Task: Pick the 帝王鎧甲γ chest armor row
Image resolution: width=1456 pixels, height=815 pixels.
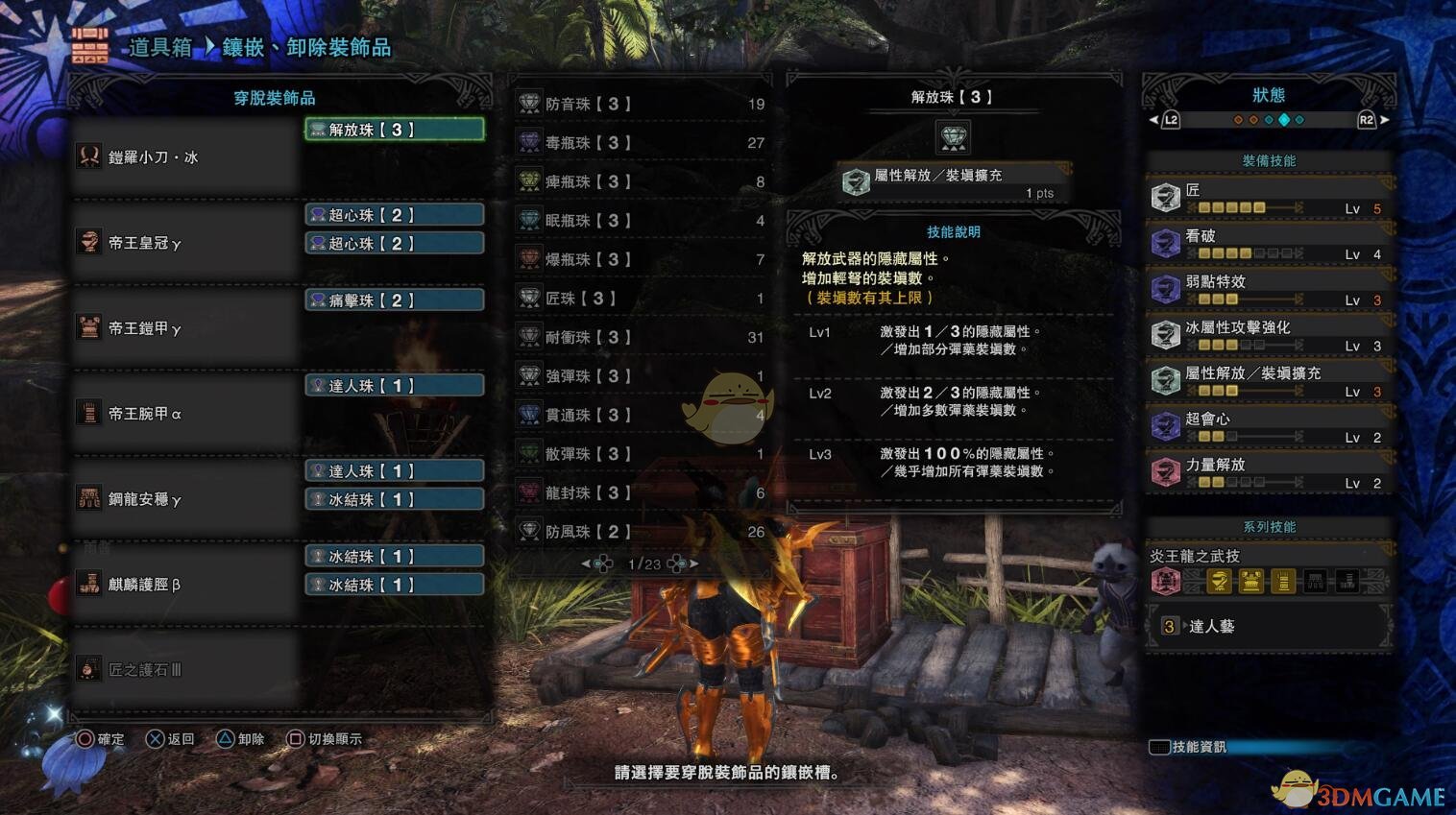Action: (182, 328)
